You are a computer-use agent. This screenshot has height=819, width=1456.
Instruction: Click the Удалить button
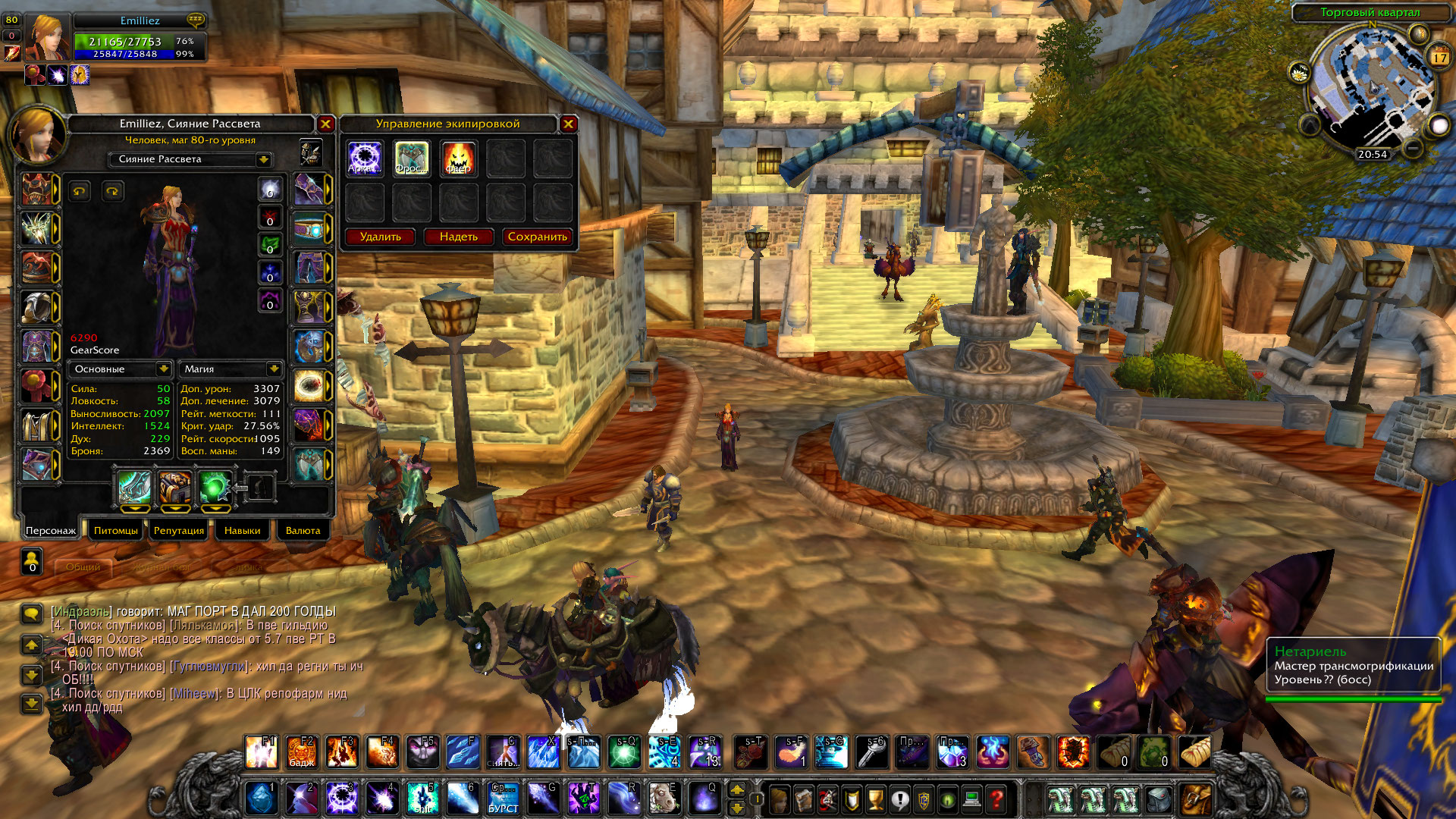pos(381,237)
